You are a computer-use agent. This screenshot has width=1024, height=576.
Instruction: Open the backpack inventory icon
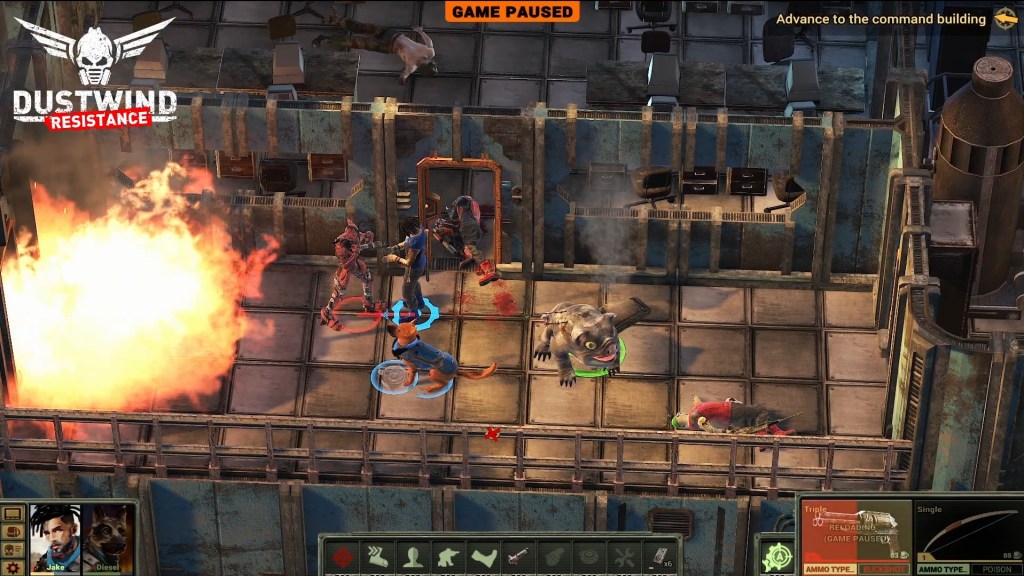pos(13,532)
